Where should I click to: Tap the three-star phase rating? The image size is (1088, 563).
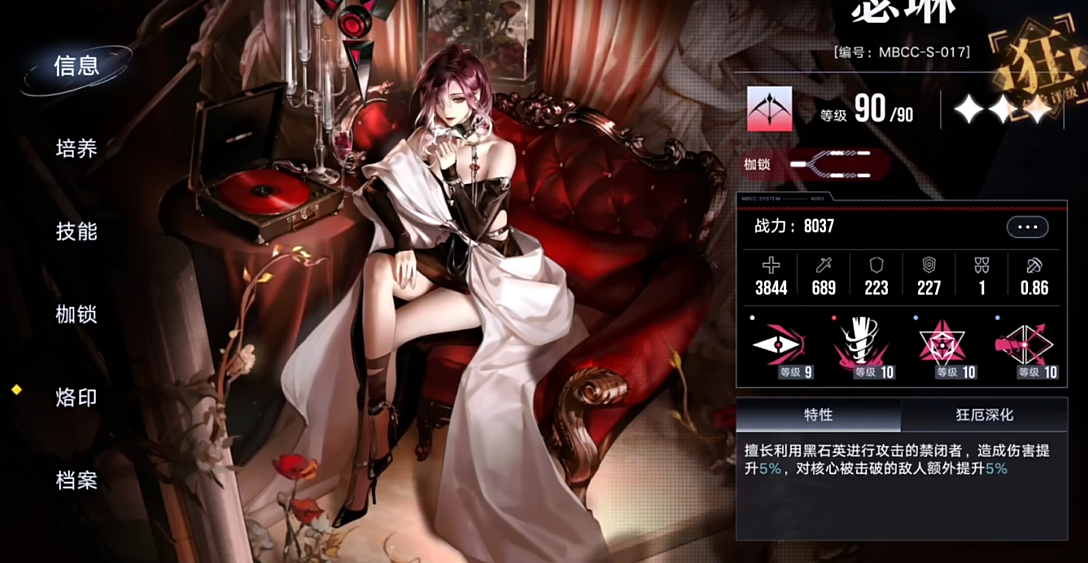pos(1002,109)
